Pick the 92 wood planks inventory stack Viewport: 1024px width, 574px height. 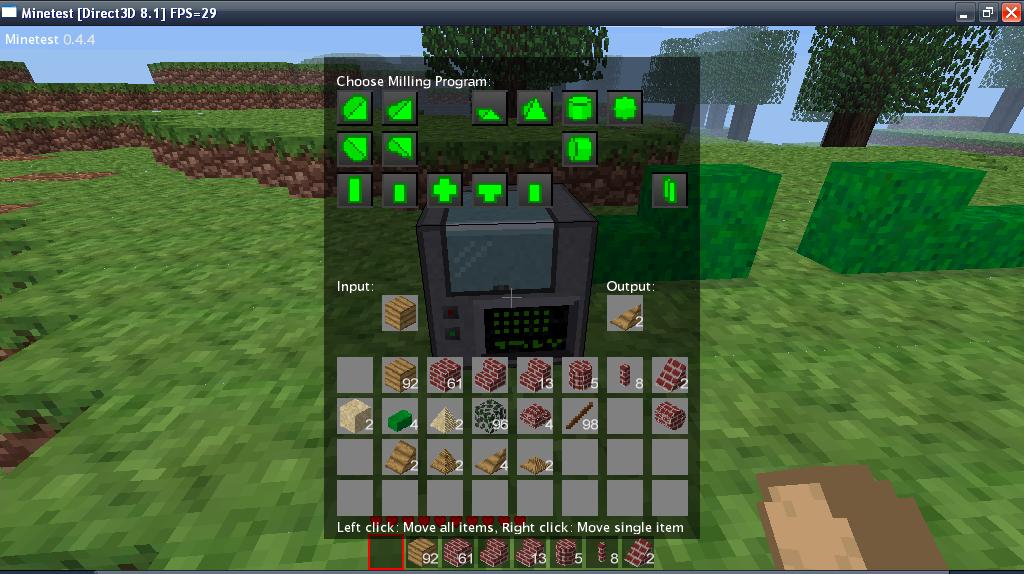point(400,375)
